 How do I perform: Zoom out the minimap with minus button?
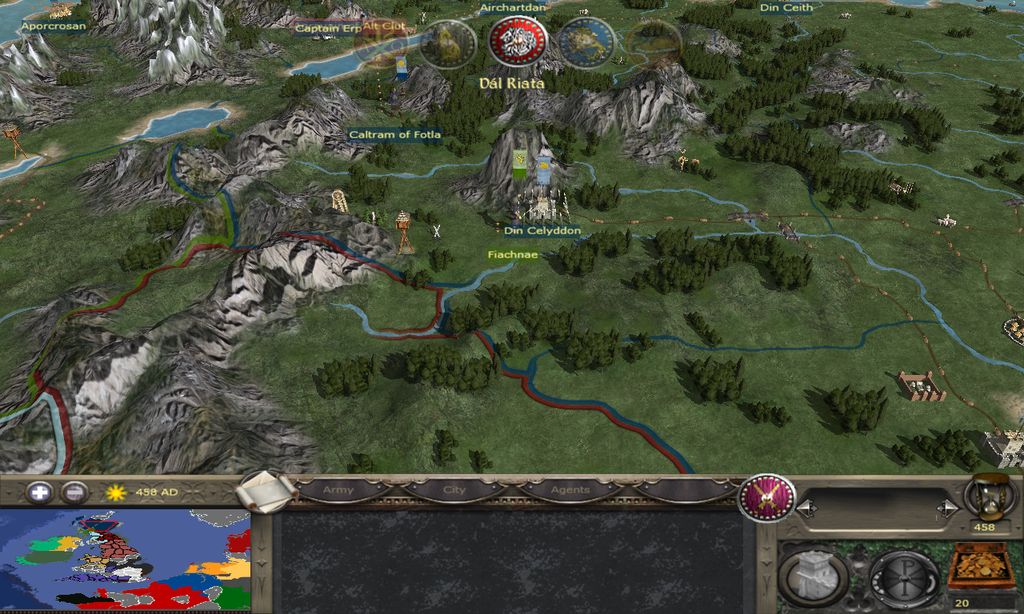(x=74, y=492)
